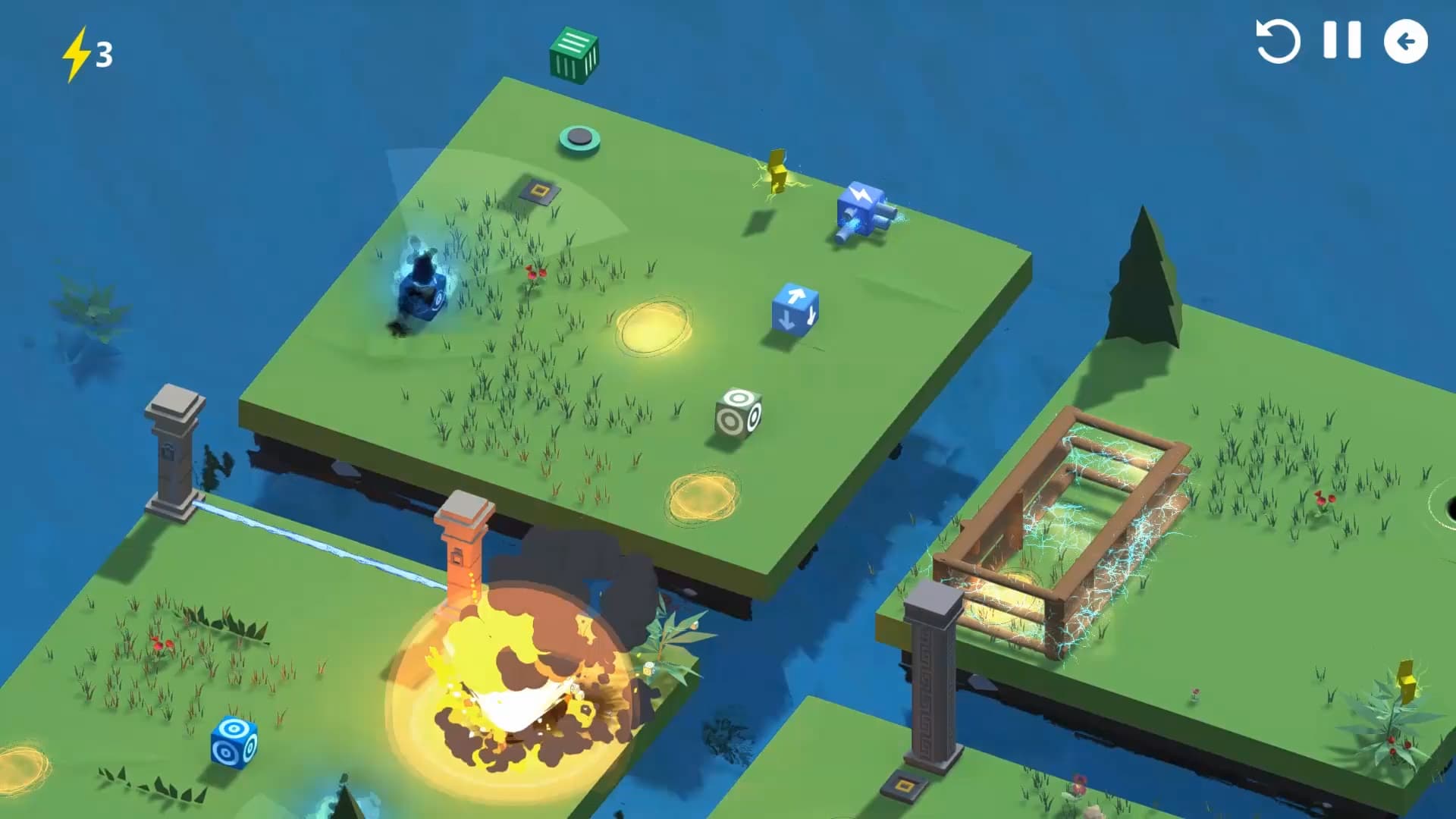Pause the game
Image resolution: width=1456 pixels, height=819 pixels.
pos(1341,40)
